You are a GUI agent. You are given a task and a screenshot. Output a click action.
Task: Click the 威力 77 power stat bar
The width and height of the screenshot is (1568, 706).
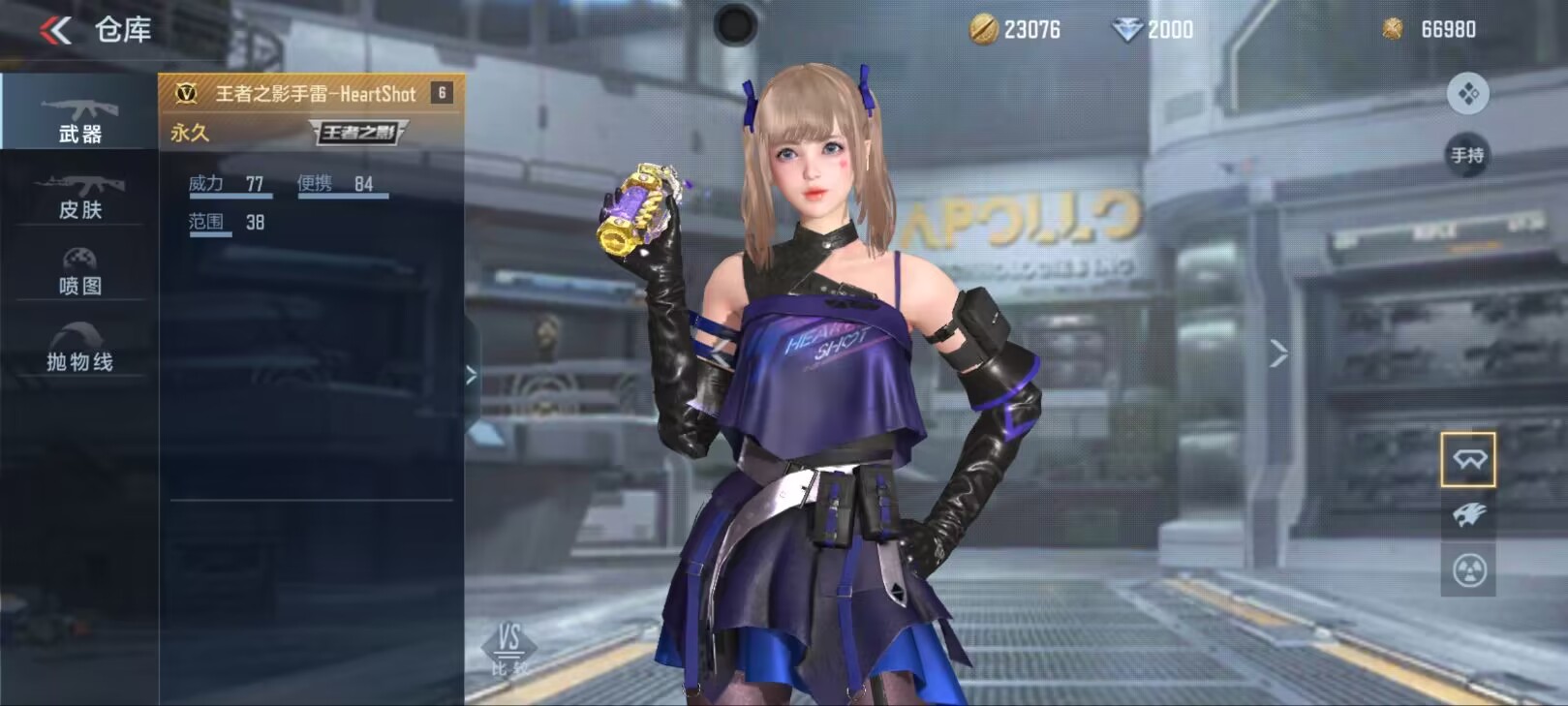click(229, 182)
